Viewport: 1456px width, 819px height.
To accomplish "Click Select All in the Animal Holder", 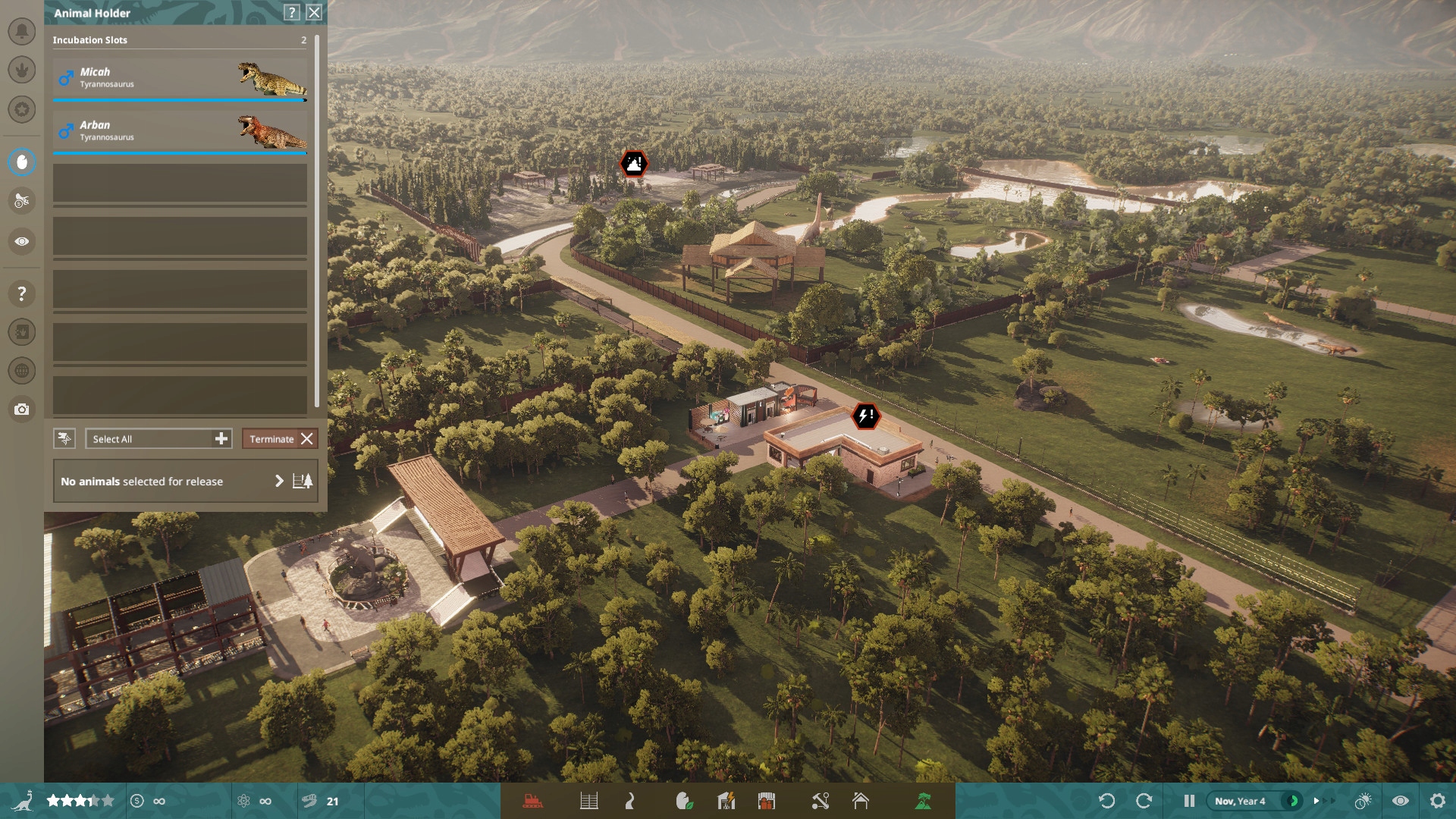I will click(152, 438).
